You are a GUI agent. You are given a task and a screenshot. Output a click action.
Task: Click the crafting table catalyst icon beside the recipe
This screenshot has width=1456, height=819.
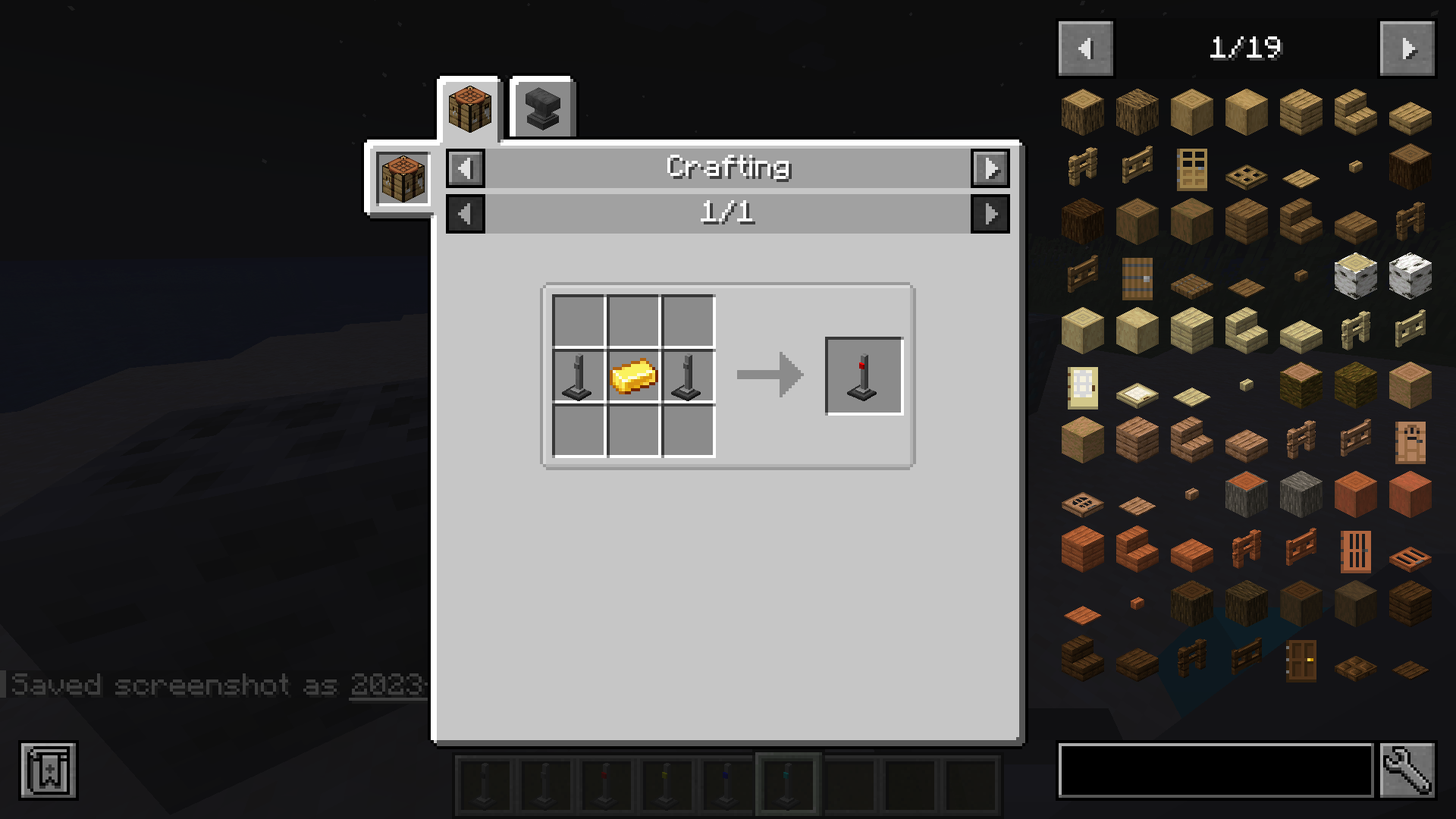point(403,177)
